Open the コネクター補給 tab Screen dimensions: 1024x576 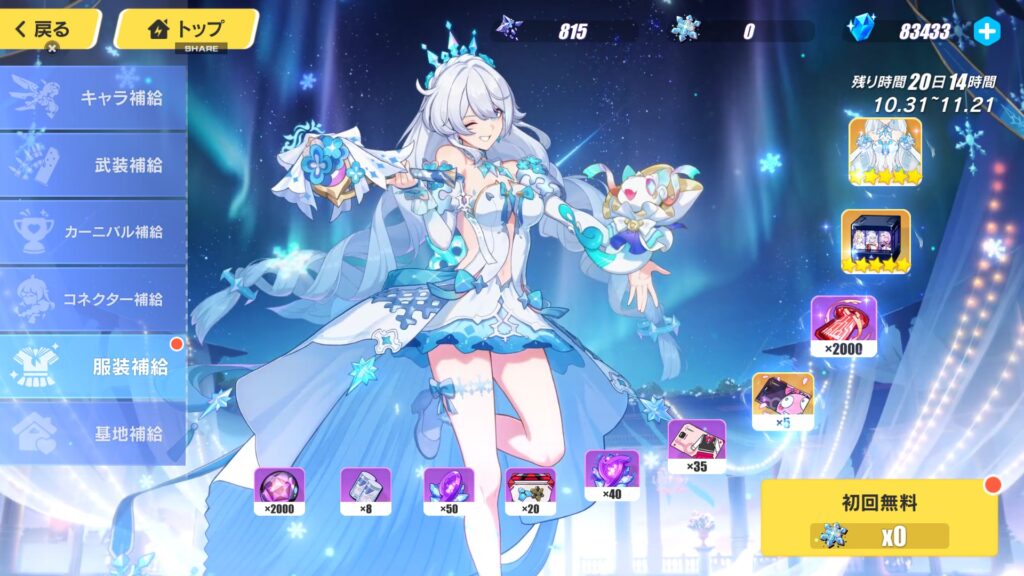pos(93,299)
